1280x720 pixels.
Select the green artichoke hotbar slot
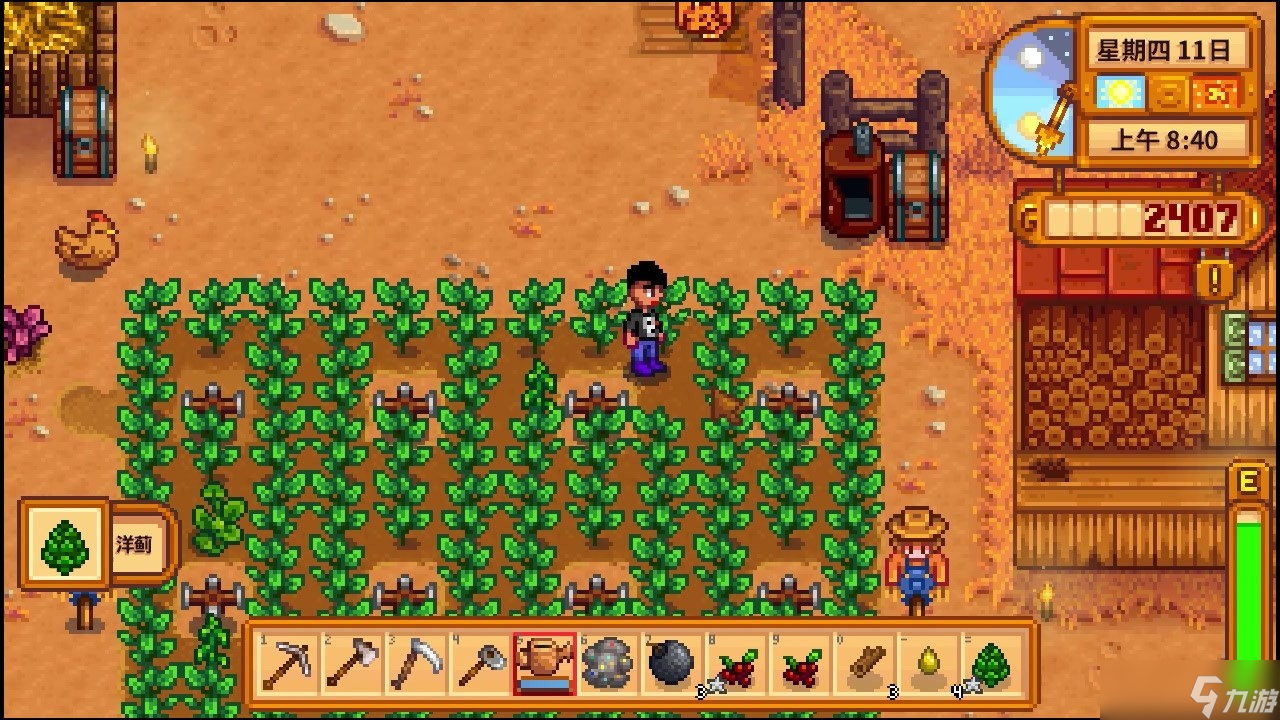991,663
